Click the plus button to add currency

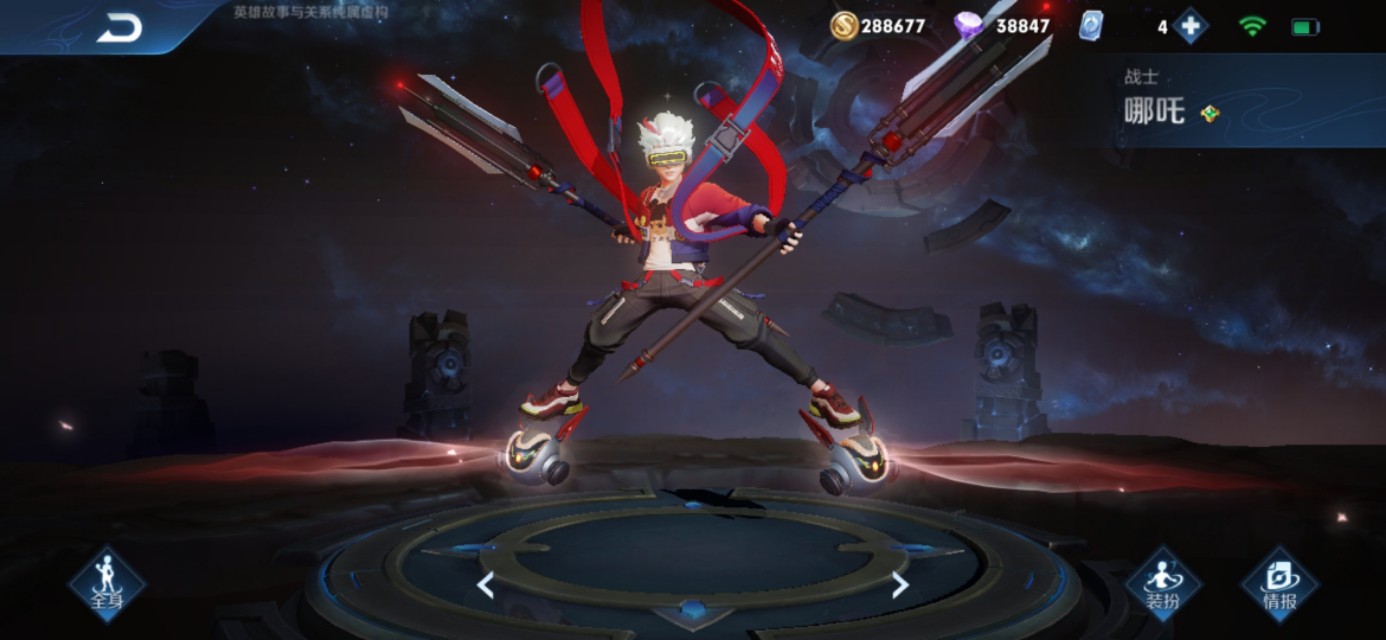coord(1191,26)
